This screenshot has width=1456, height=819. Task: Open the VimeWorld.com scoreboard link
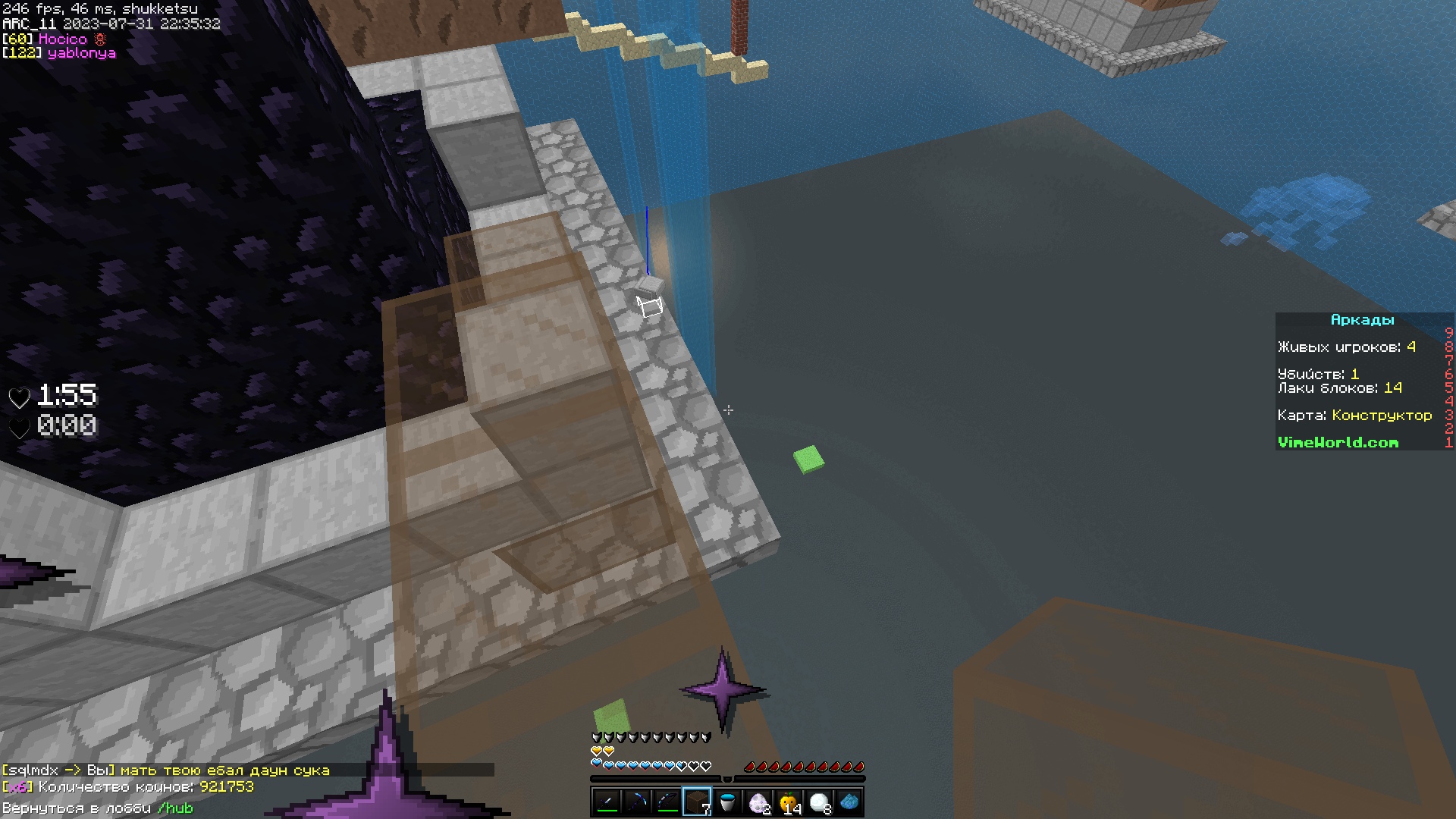[x=1338, y=442]
